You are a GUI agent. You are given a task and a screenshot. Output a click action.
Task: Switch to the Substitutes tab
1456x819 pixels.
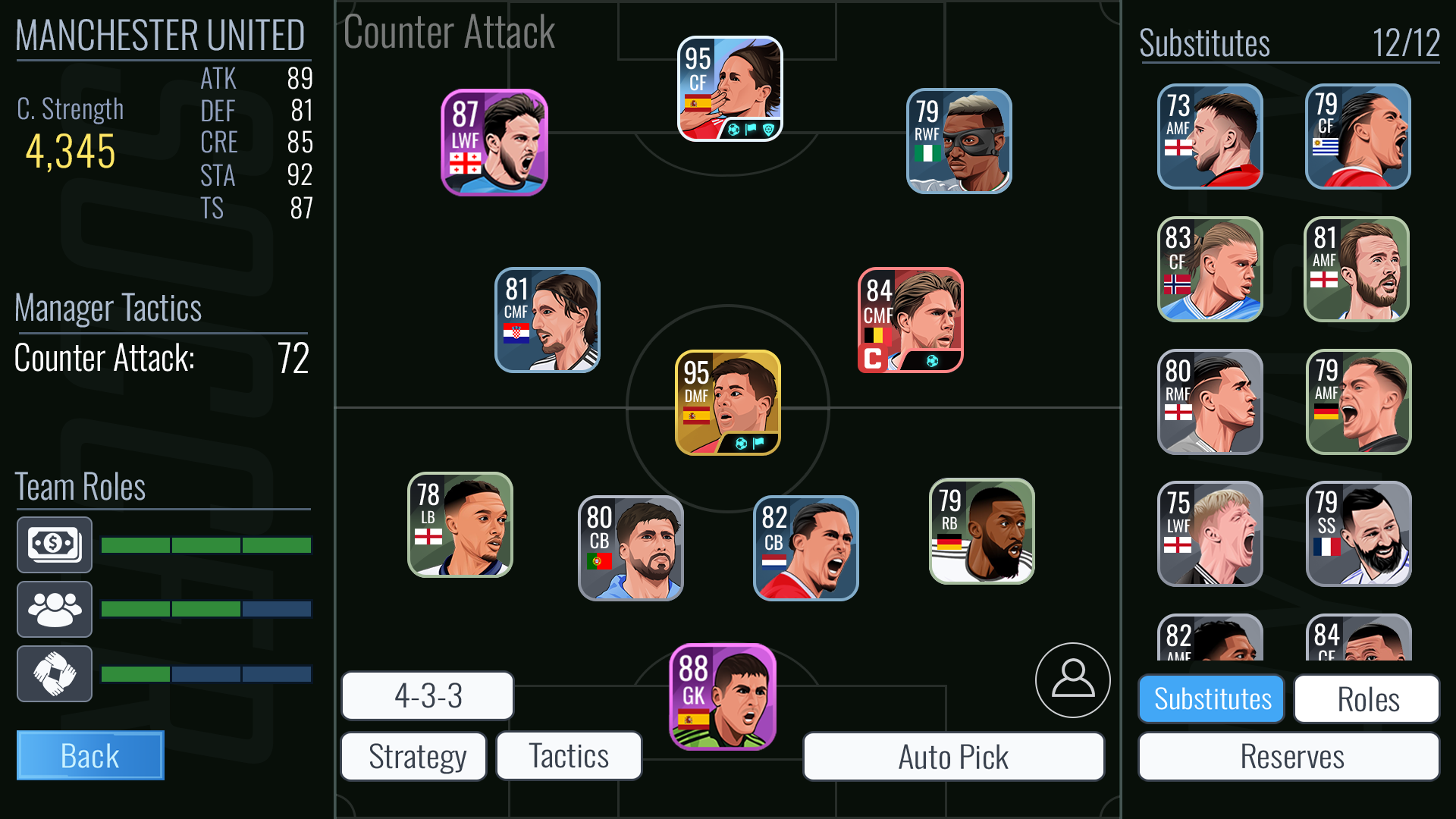click(x=1212, y=698)
